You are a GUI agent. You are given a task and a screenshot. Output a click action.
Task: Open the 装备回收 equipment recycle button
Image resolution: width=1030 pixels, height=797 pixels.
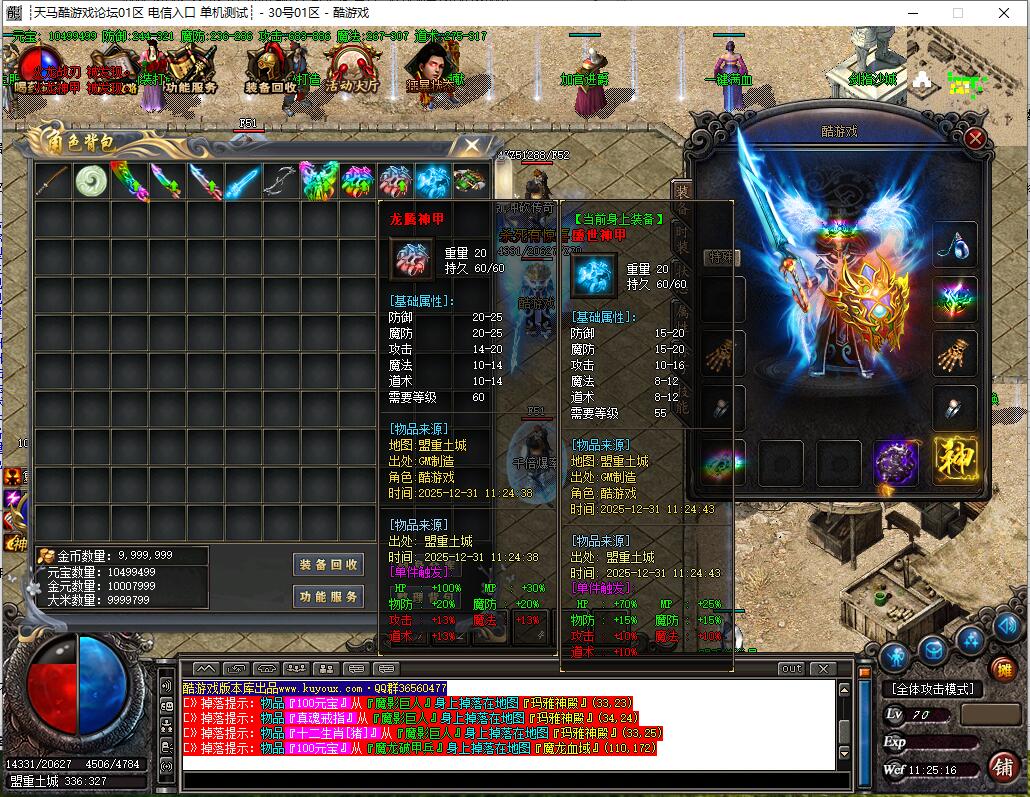(327, 565)
